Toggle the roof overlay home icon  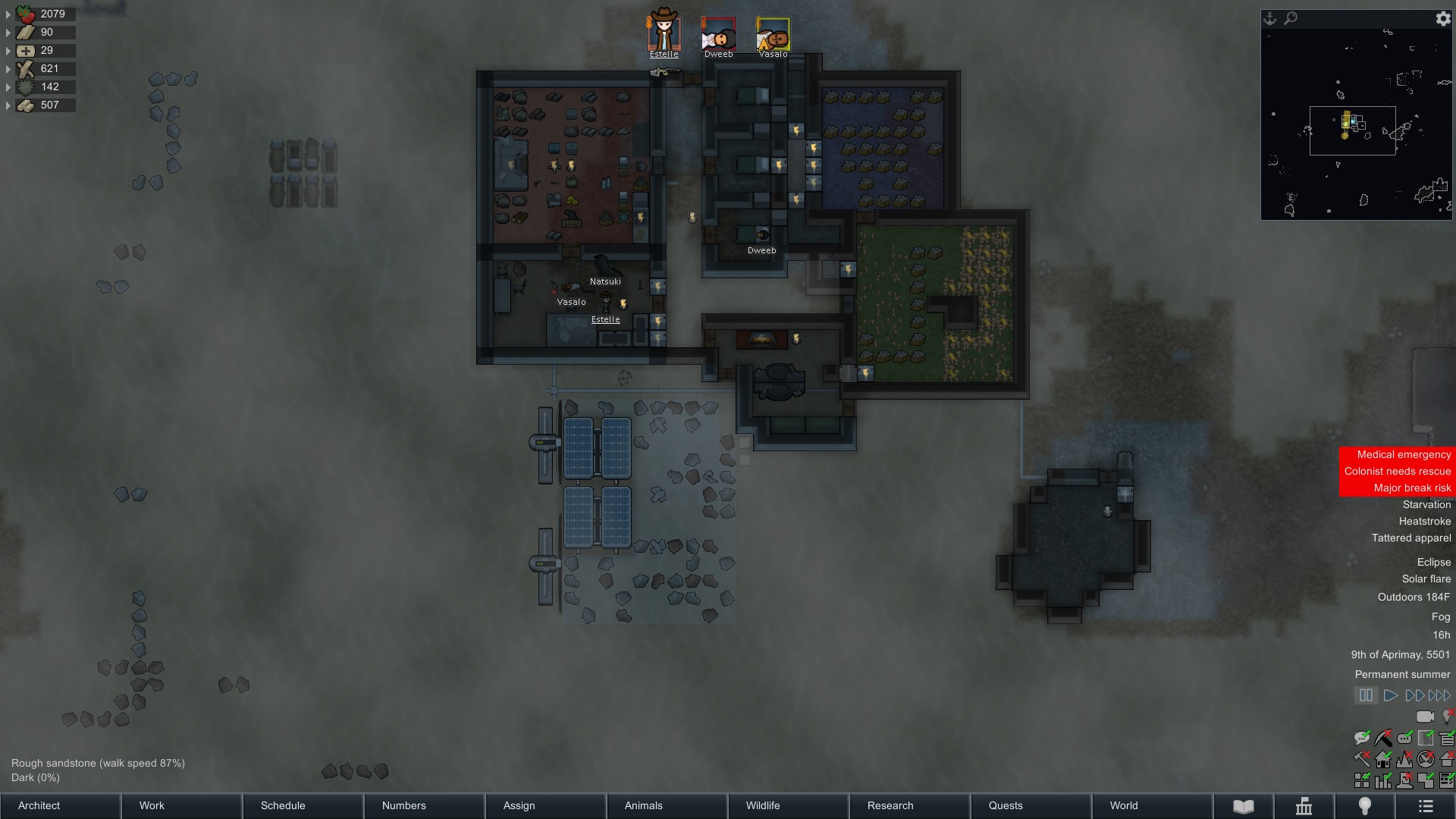(1384, 759)
